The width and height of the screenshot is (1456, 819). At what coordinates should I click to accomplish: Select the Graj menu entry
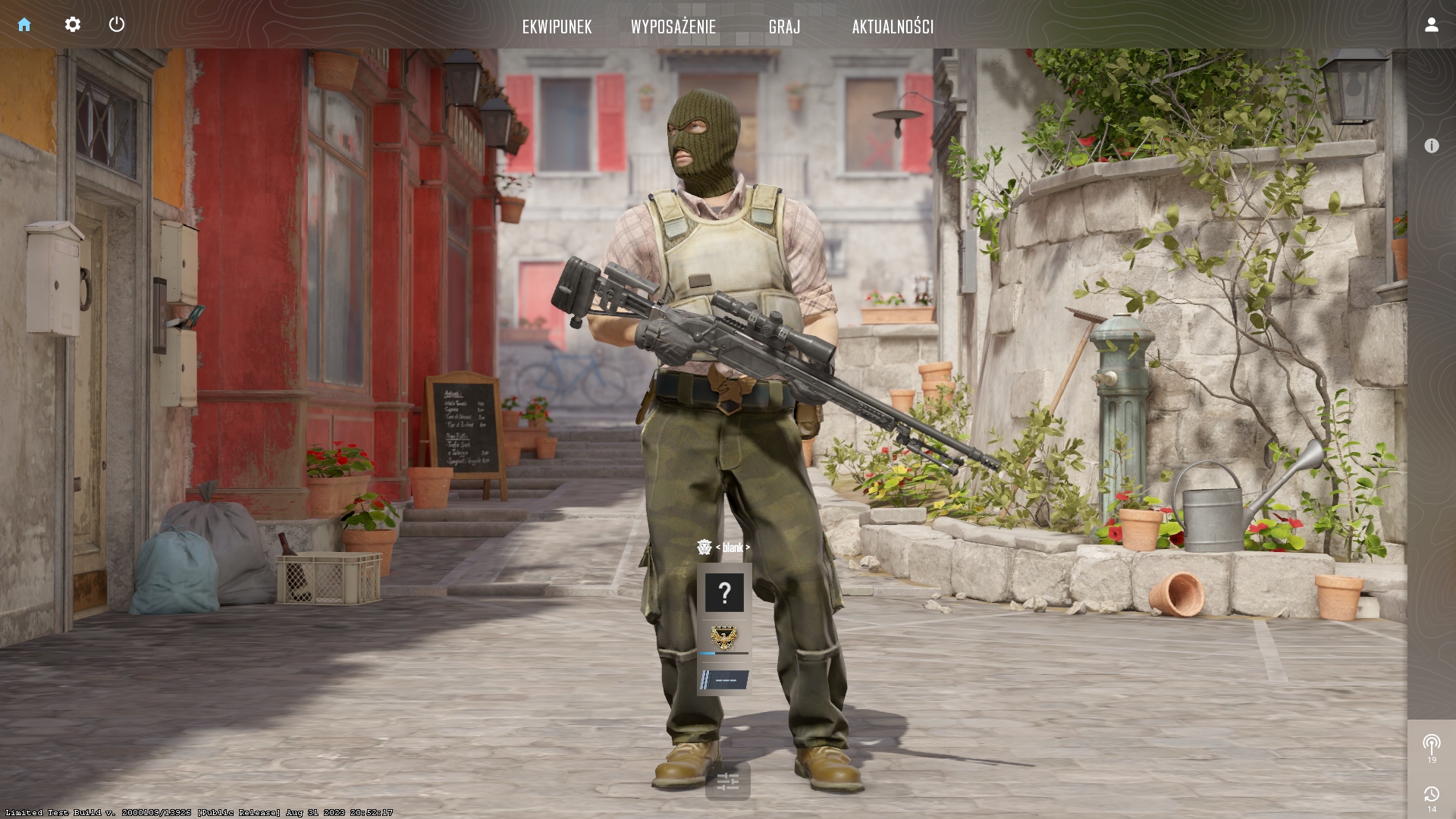tap(784, 27)
